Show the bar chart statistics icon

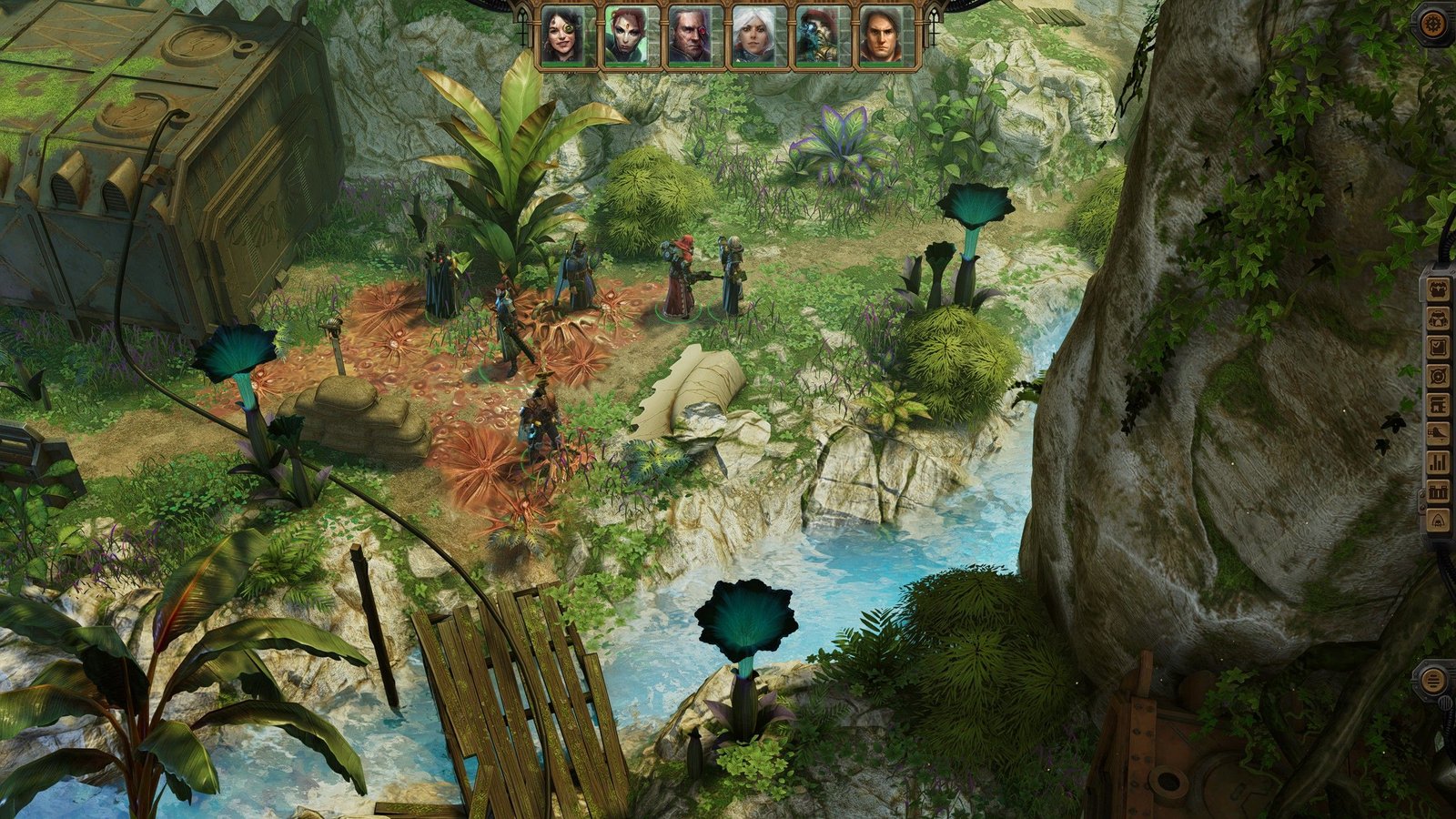(1438, 462)
